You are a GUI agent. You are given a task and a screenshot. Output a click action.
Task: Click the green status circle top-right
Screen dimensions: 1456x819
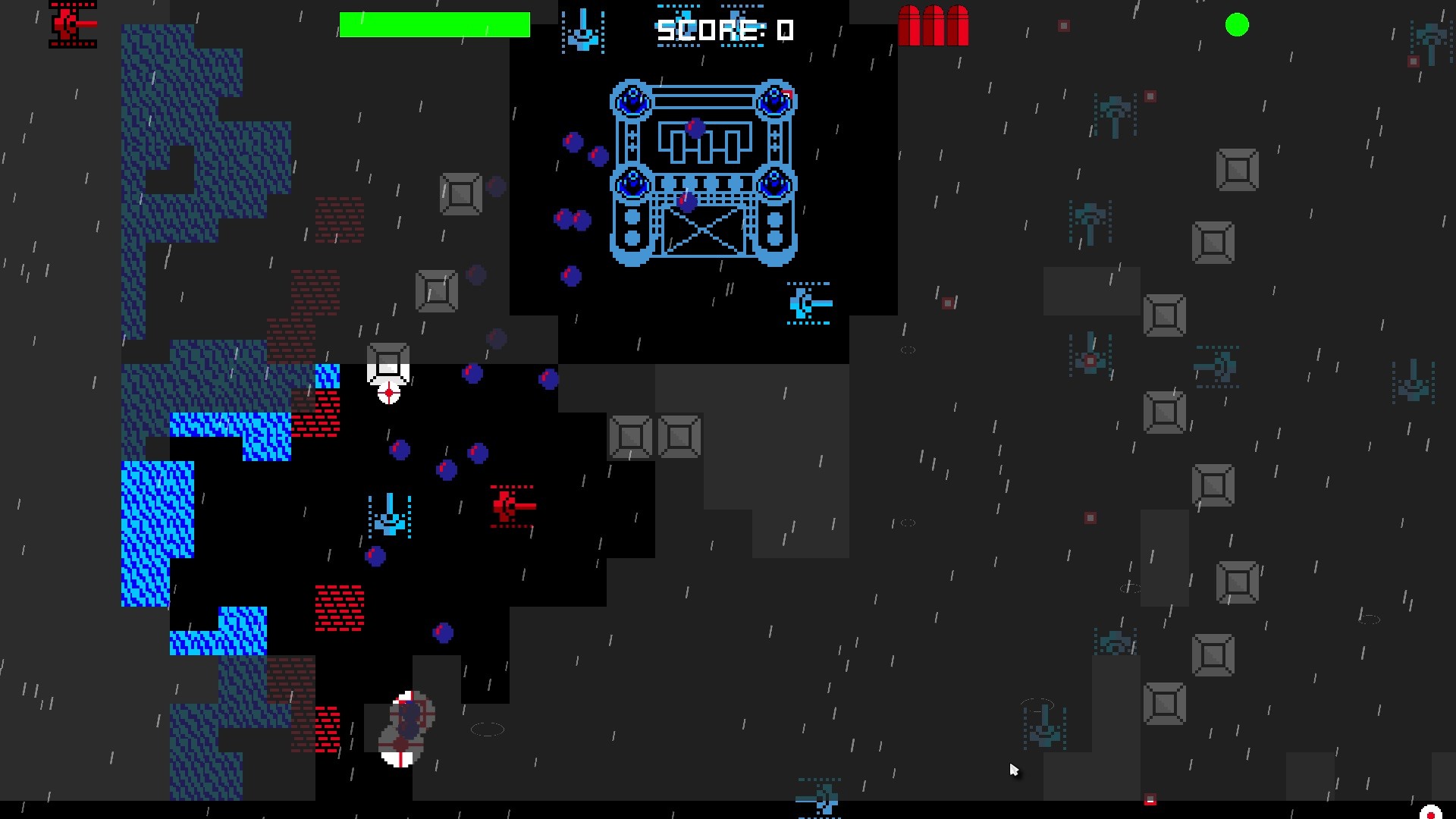(x=1238, y=25)
